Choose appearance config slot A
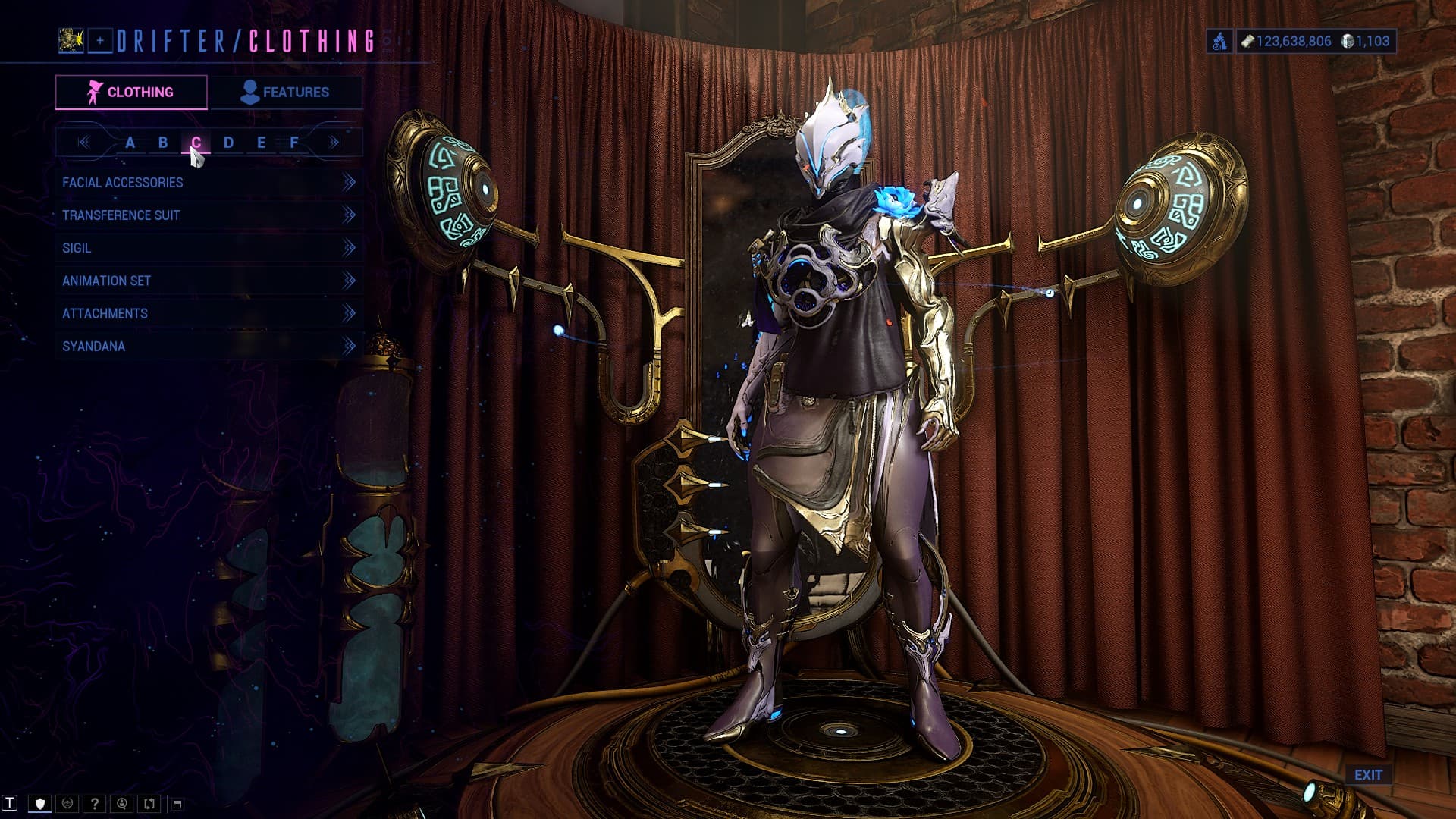The height and width of the screenshot is (819, 1456). tap(130, 143)
